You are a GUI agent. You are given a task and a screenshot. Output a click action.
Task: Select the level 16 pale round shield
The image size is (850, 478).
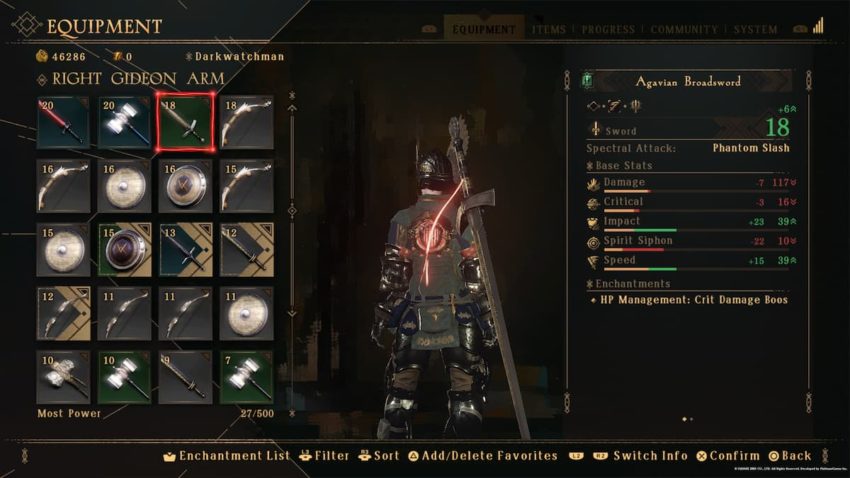point(124,186)
